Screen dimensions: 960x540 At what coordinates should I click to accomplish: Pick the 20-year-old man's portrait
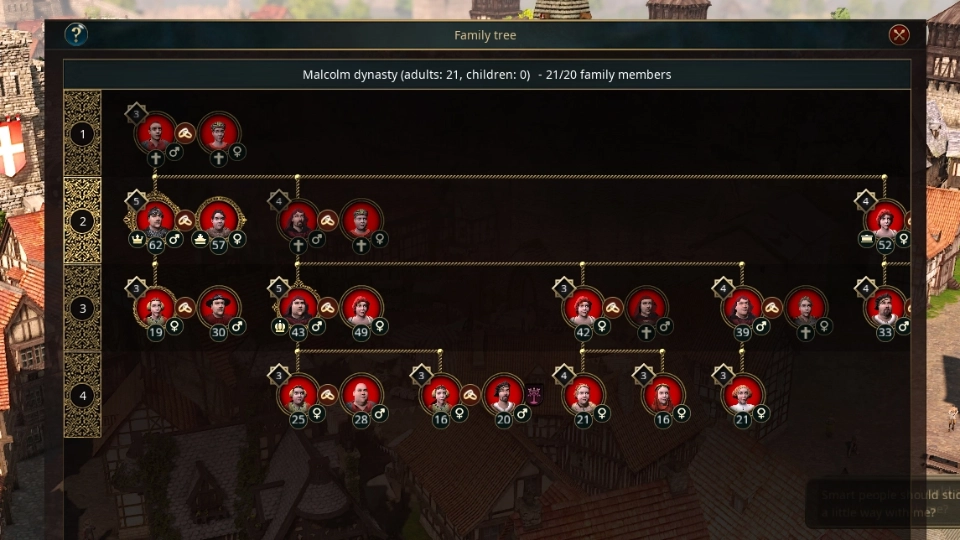504,394
